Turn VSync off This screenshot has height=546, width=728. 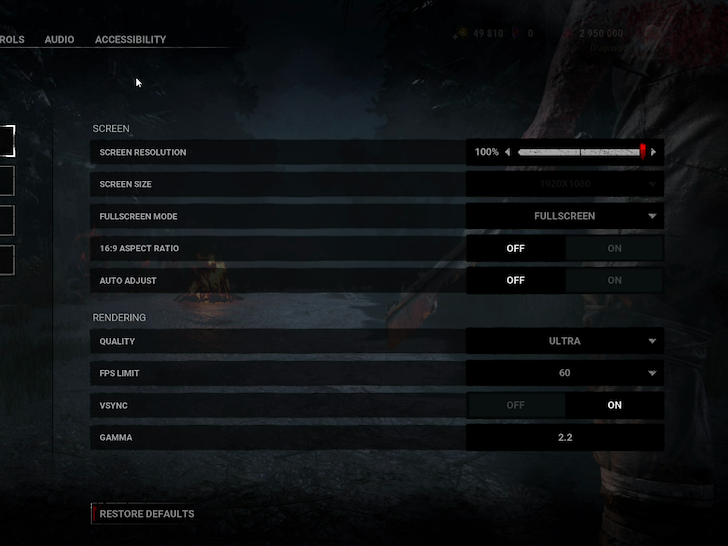click(516, 405)
